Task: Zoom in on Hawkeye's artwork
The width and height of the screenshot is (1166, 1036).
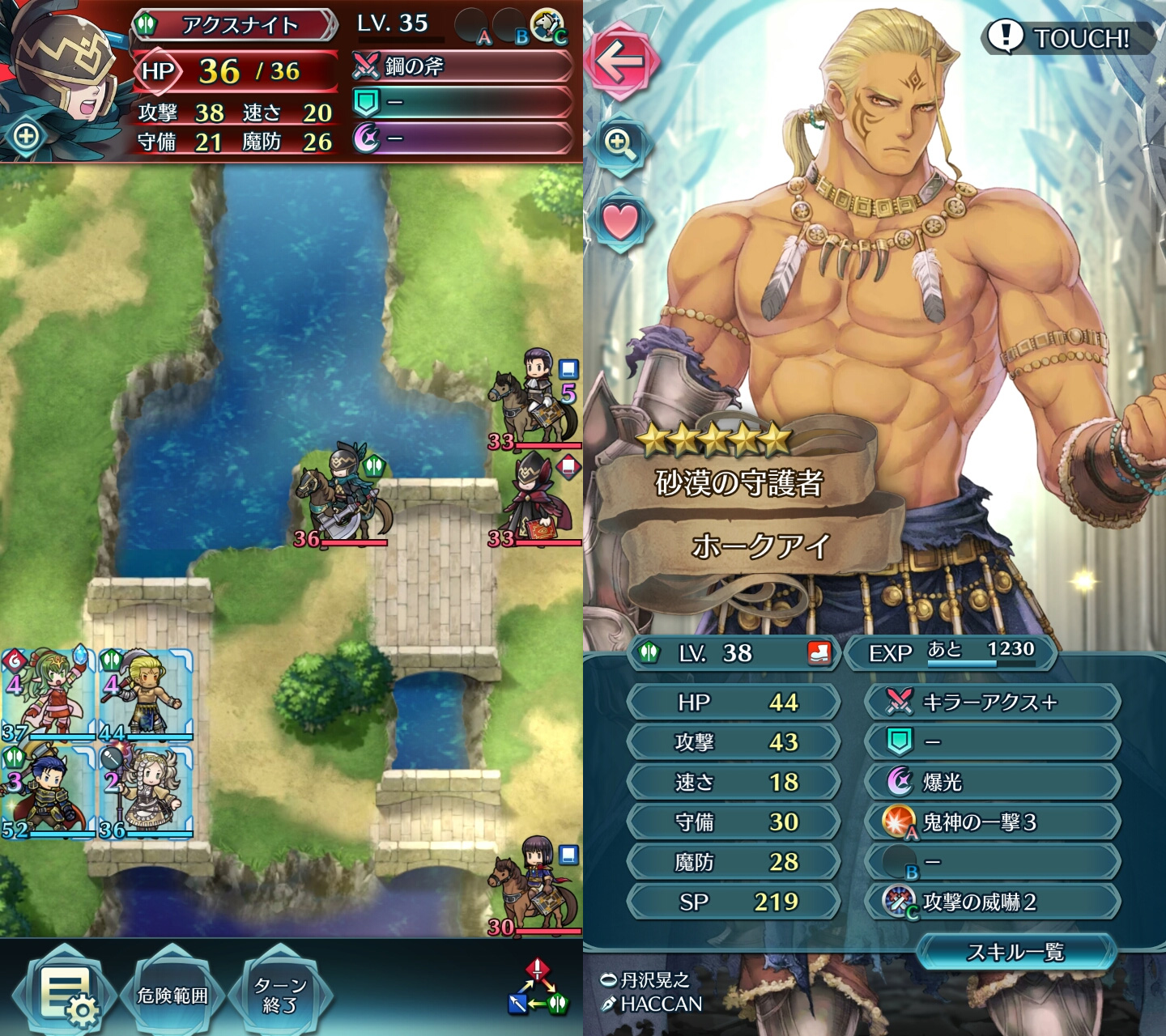Action: [619, 145]
